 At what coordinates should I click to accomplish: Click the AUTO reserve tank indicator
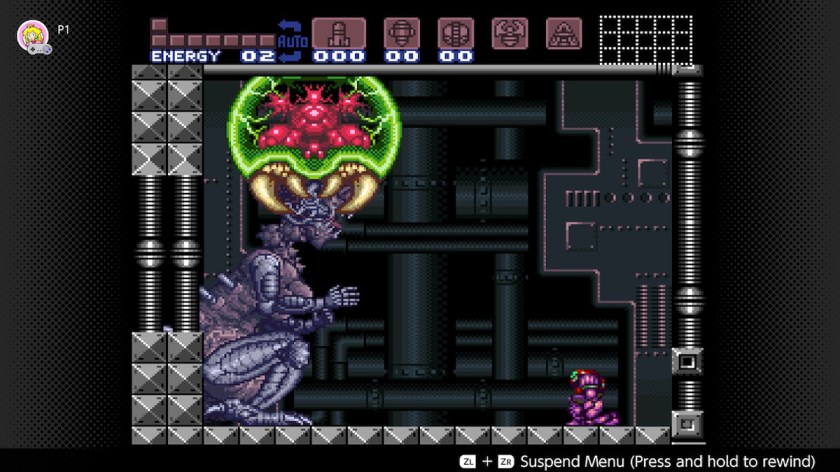click(x=293, y=40)
